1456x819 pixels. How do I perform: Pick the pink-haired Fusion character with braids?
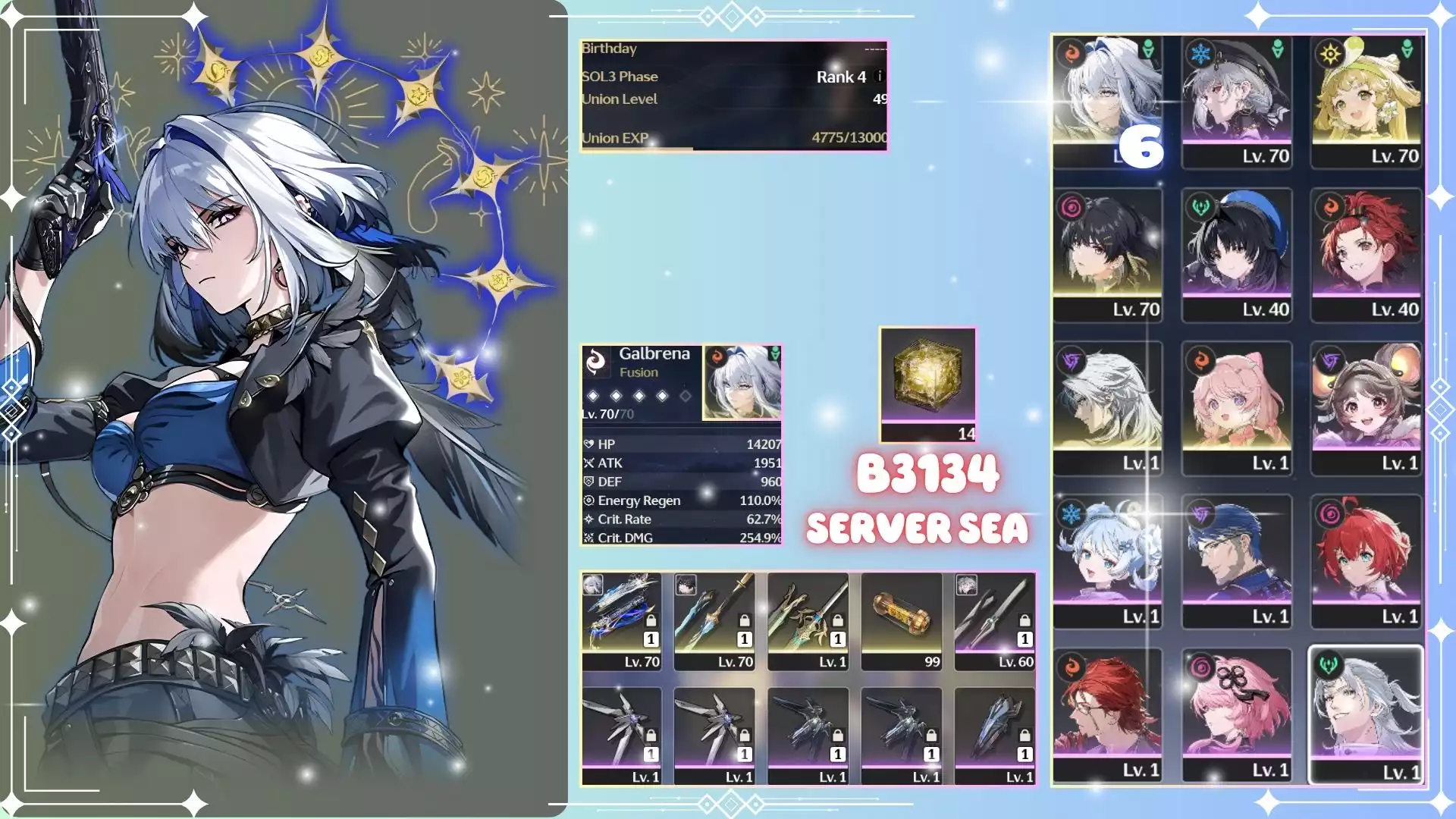(x=1236, y=406)
